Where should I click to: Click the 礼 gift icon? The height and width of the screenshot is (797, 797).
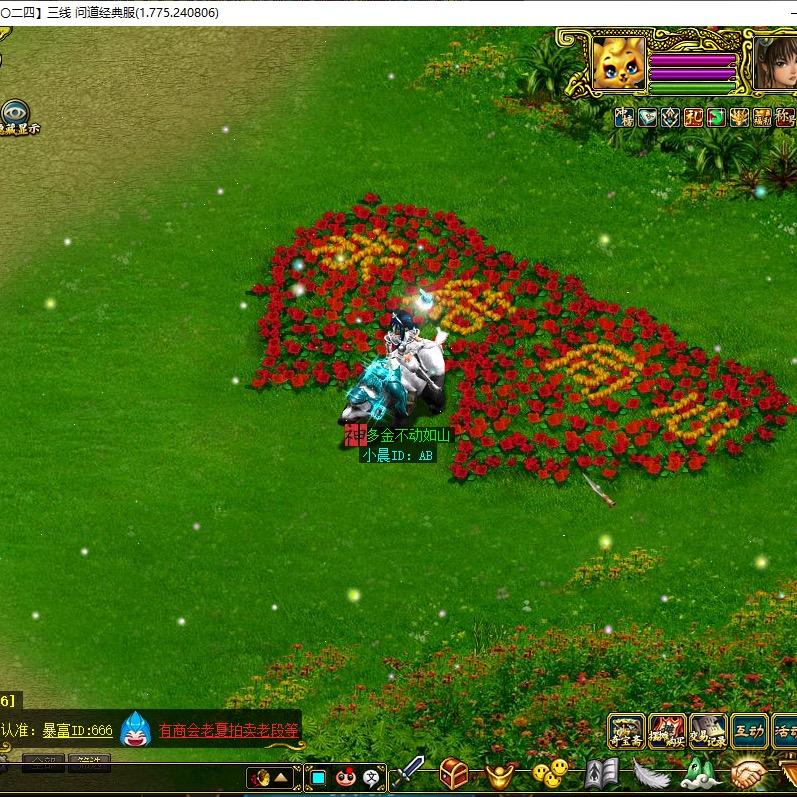[693, 117]
